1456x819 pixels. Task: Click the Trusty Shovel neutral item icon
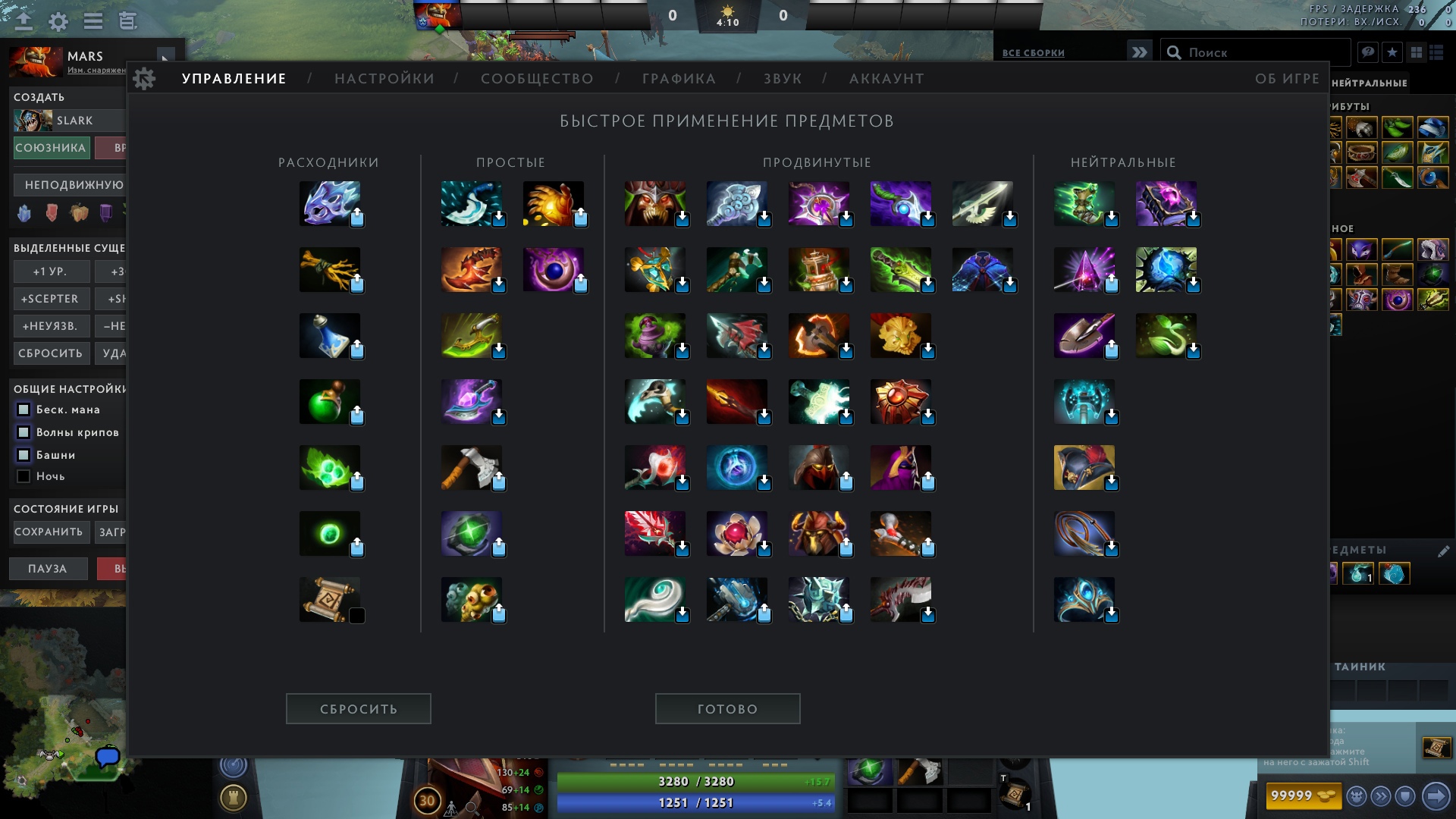1084,334
